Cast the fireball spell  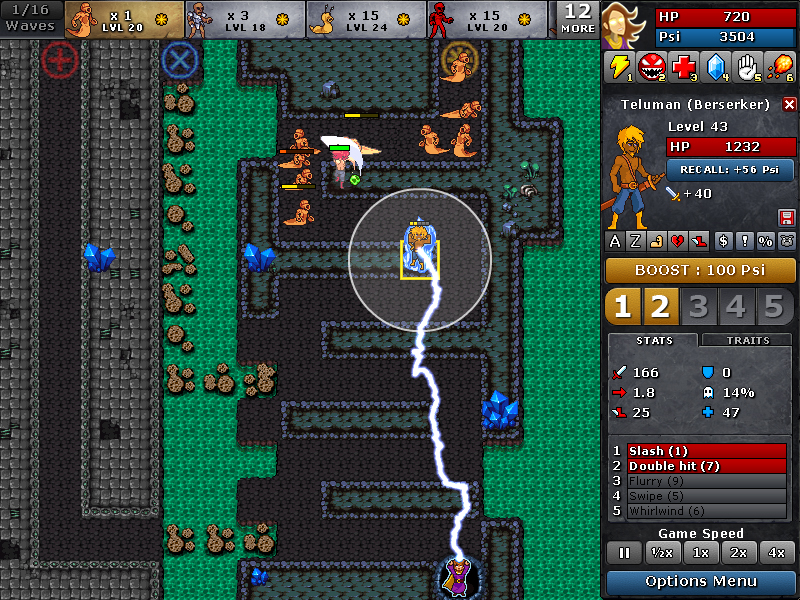tap(779, 67)
